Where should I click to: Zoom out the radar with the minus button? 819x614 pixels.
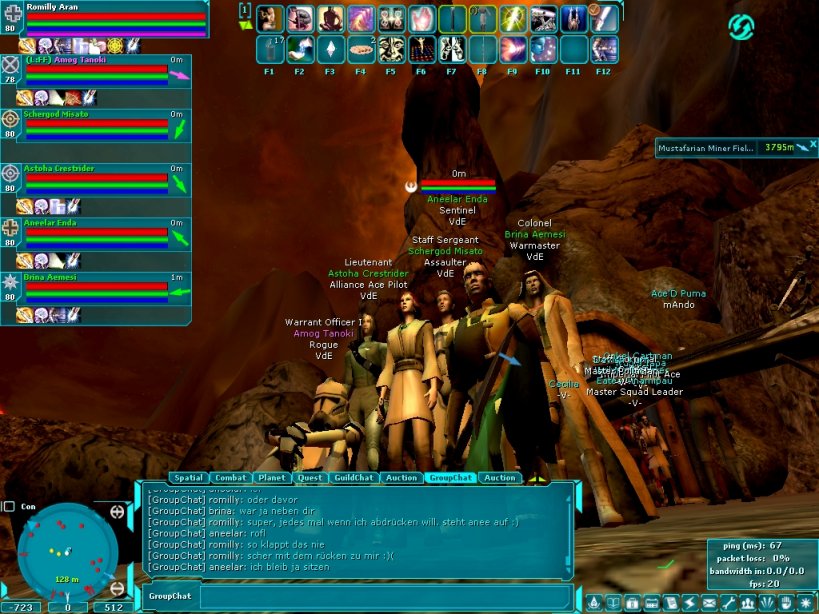pyautogui.click(x=117, y=587)
